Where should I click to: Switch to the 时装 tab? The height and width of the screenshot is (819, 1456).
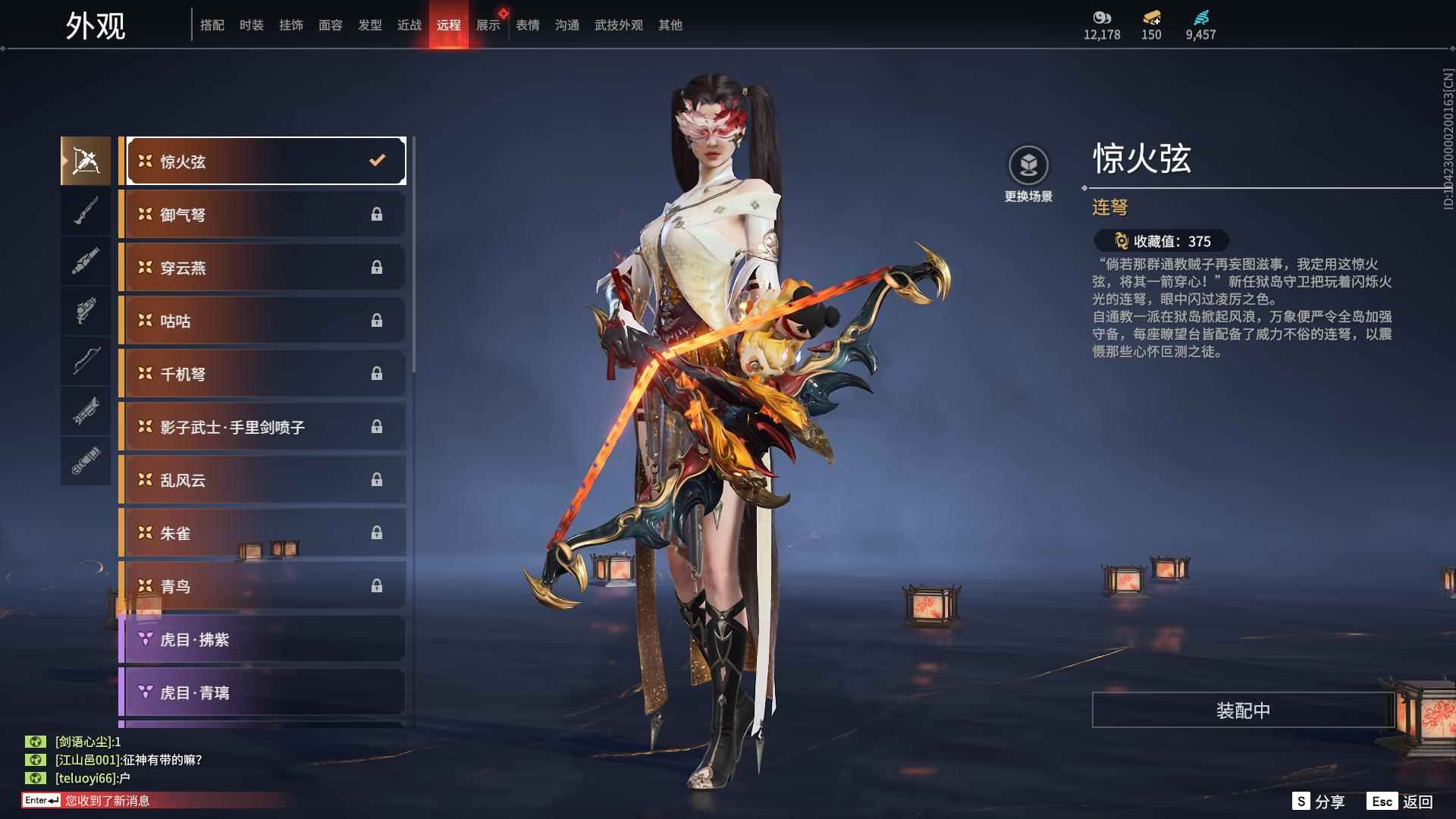253,24
